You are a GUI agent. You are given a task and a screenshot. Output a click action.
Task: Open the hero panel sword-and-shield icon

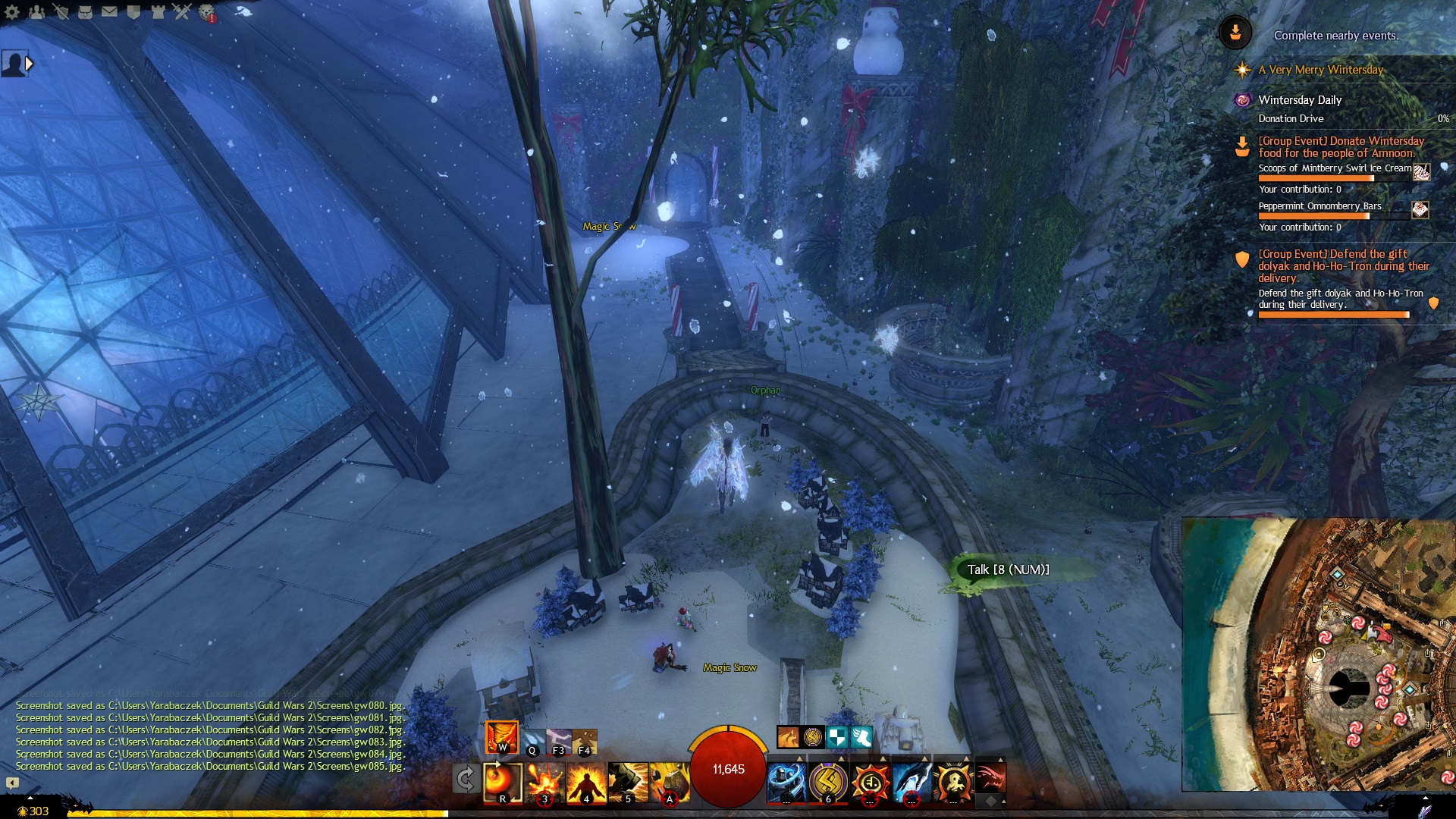pyautogui.click(x=61, y=11)
